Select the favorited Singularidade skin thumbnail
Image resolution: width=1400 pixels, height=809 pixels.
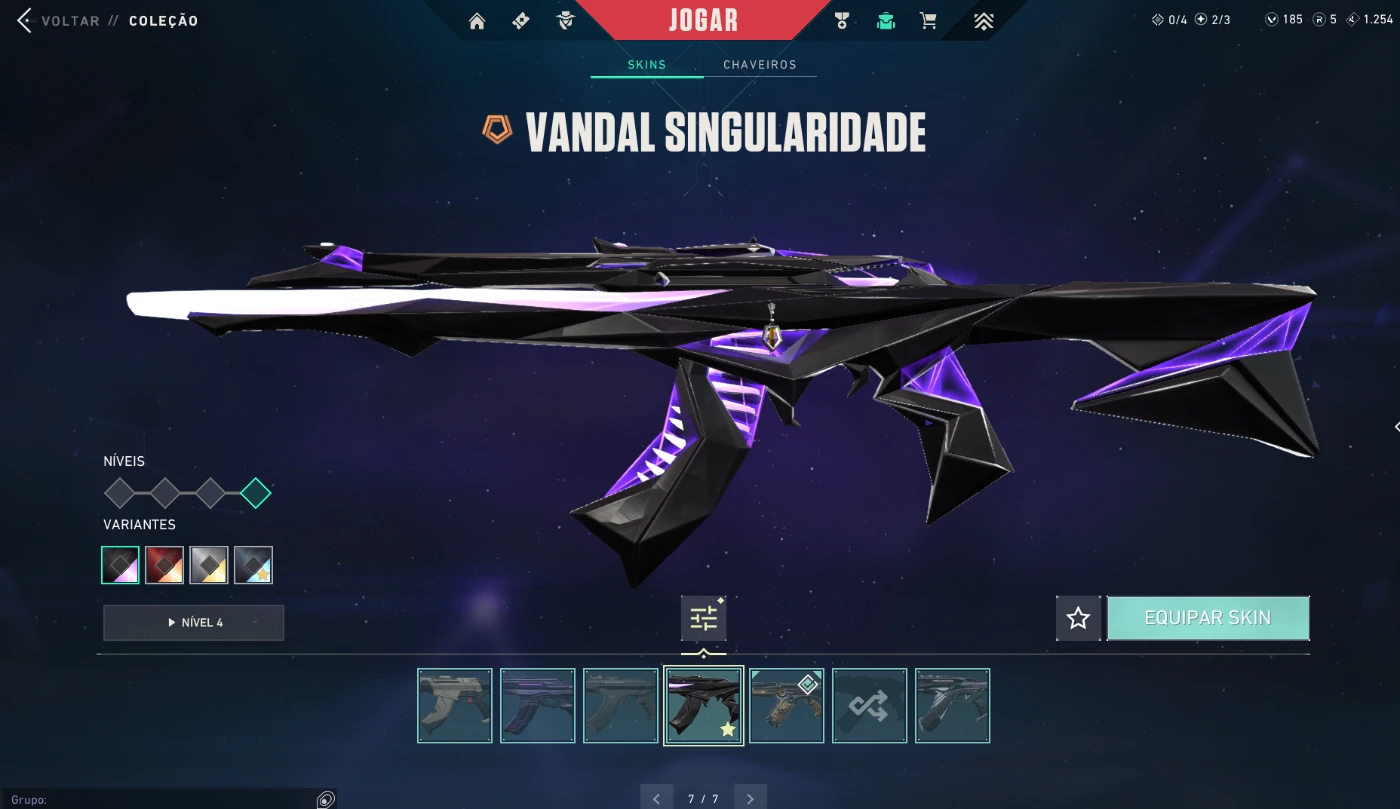tap(704, 706)
